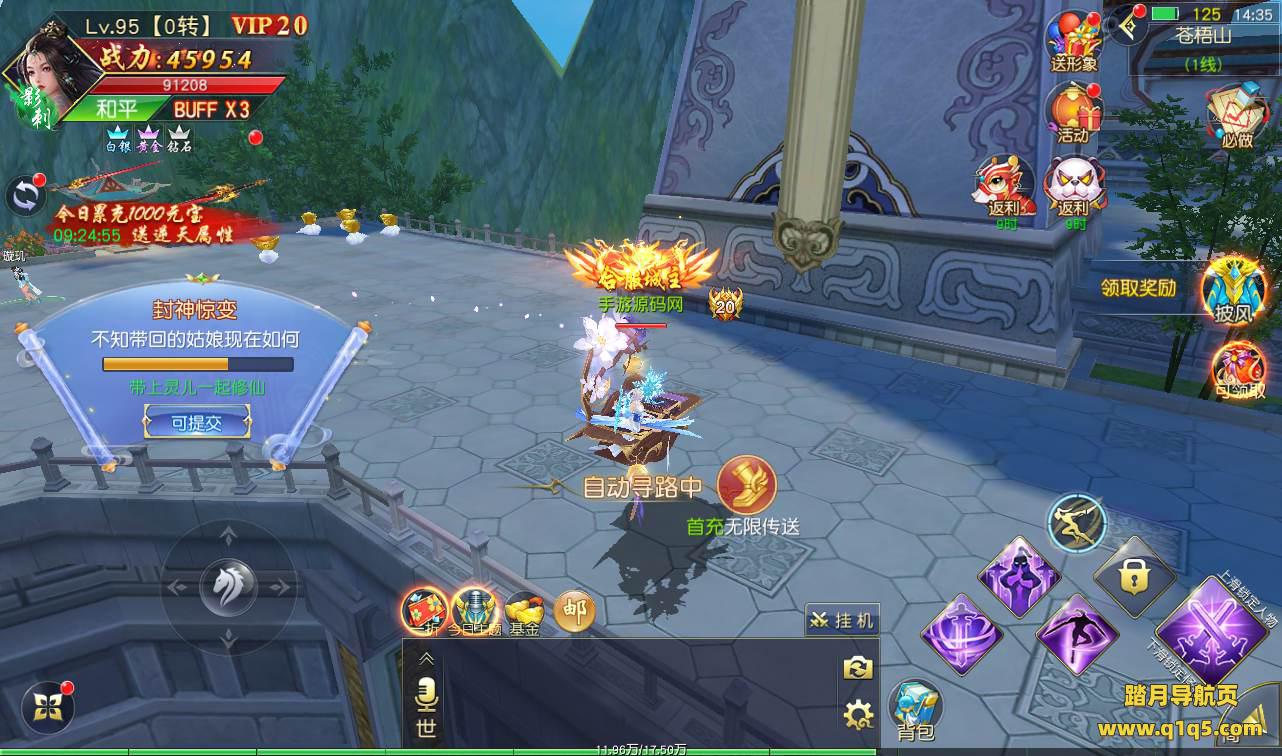Image resolution: width=1282 pixels, height=756 pixels.
Task: Open the 今日主题 event icon
Action: (x=474, y=609)
